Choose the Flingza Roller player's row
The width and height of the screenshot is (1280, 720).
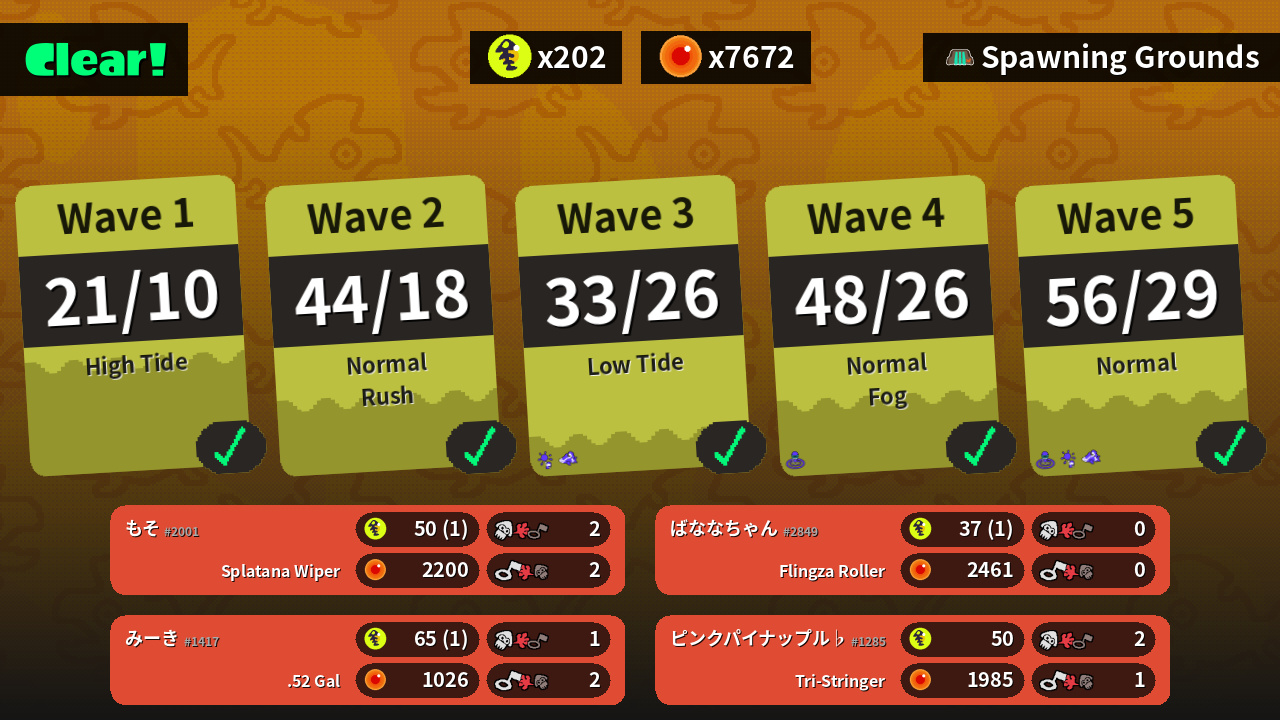tap(912, 550)
